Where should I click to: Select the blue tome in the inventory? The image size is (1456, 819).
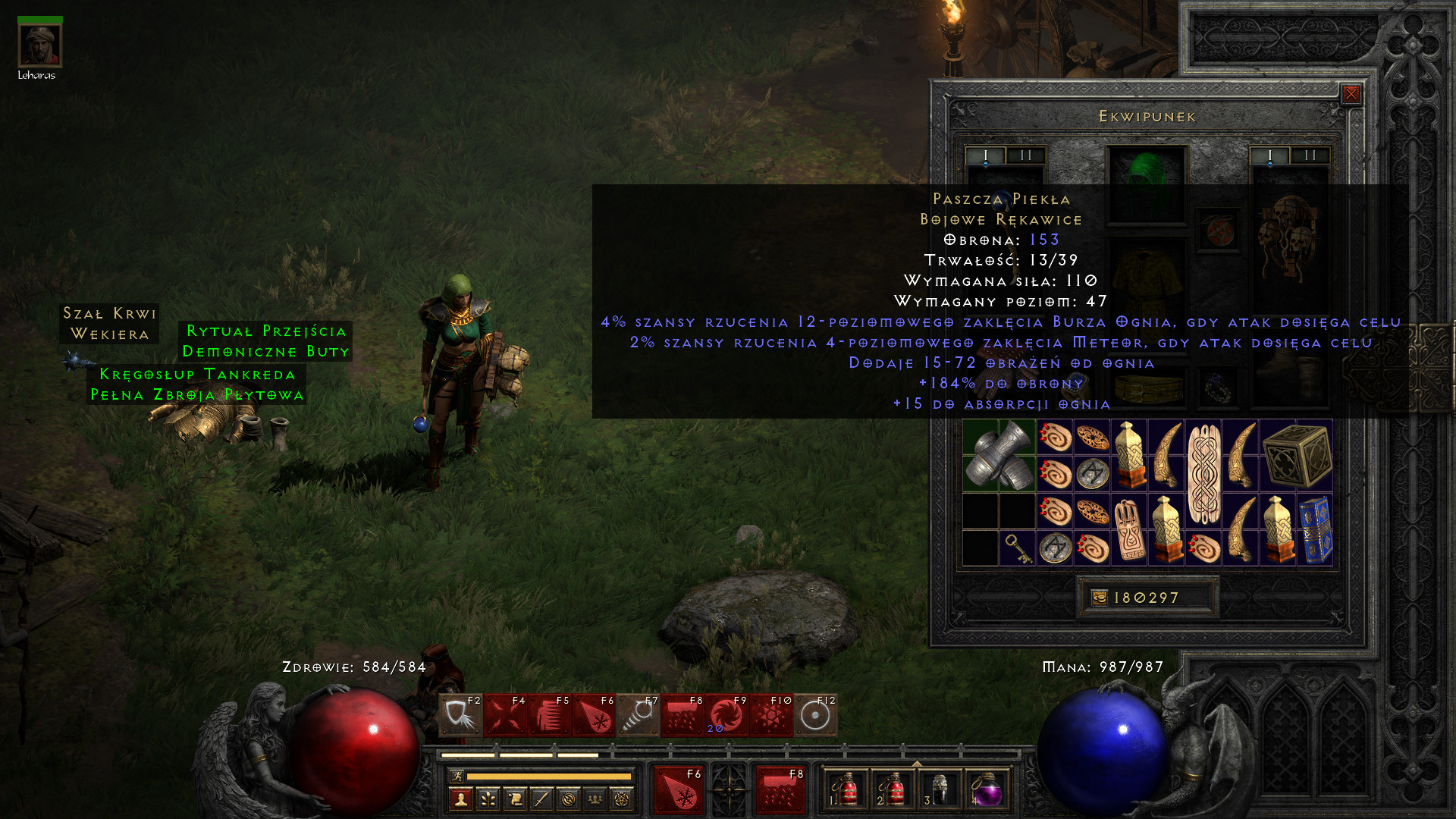pyautogui.click(x=1315, y=529)
